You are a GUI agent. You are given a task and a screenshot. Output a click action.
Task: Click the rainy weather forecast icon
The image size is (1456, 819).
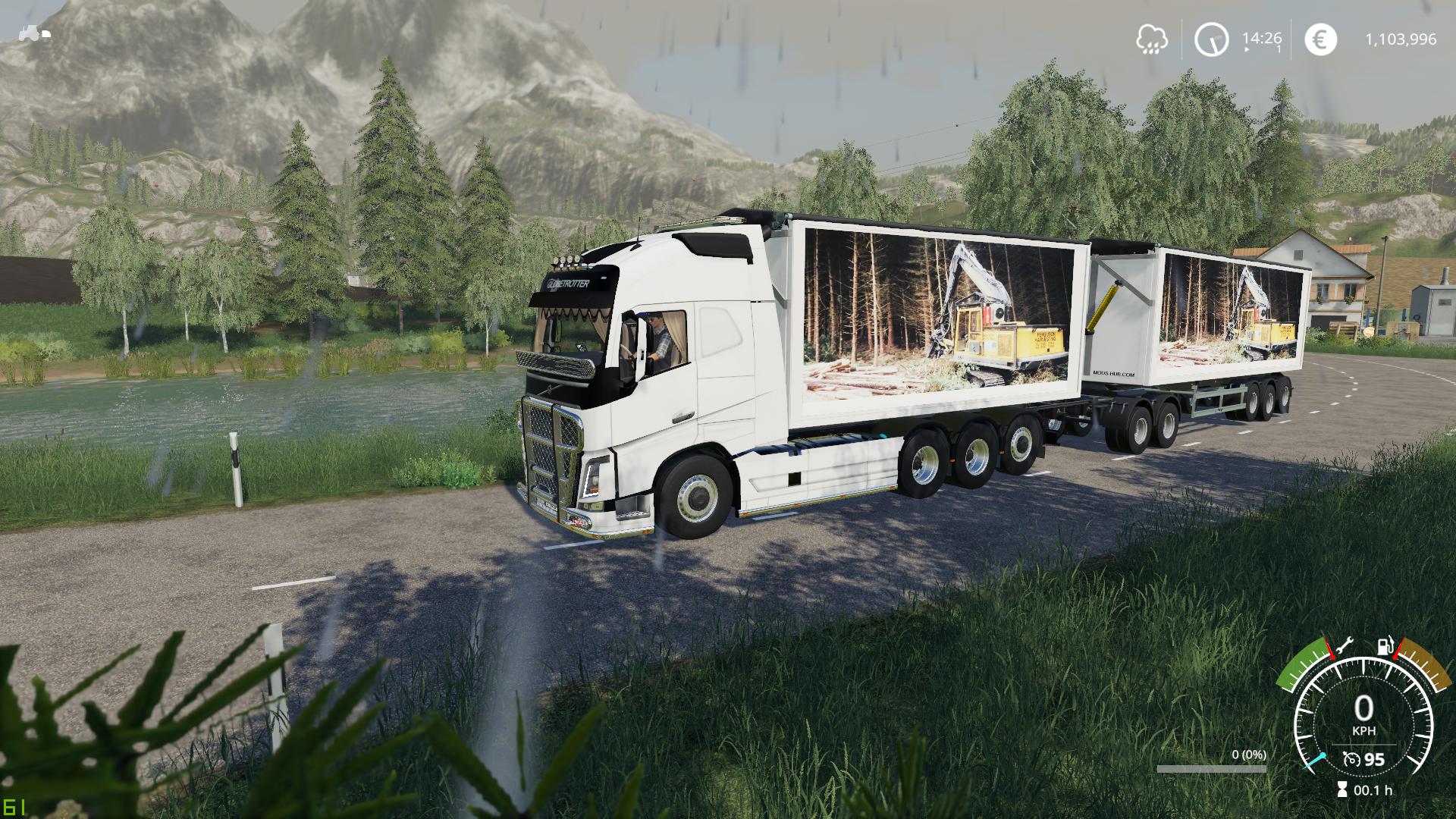[1152, 39]
